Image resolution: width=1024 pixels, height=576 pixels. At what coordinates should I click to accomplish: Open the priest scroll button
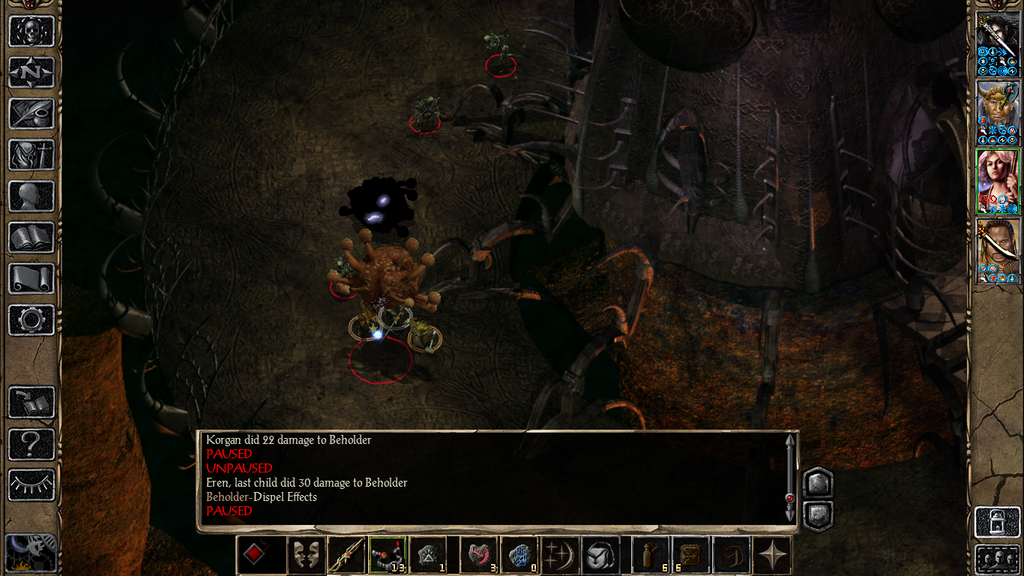31,278
